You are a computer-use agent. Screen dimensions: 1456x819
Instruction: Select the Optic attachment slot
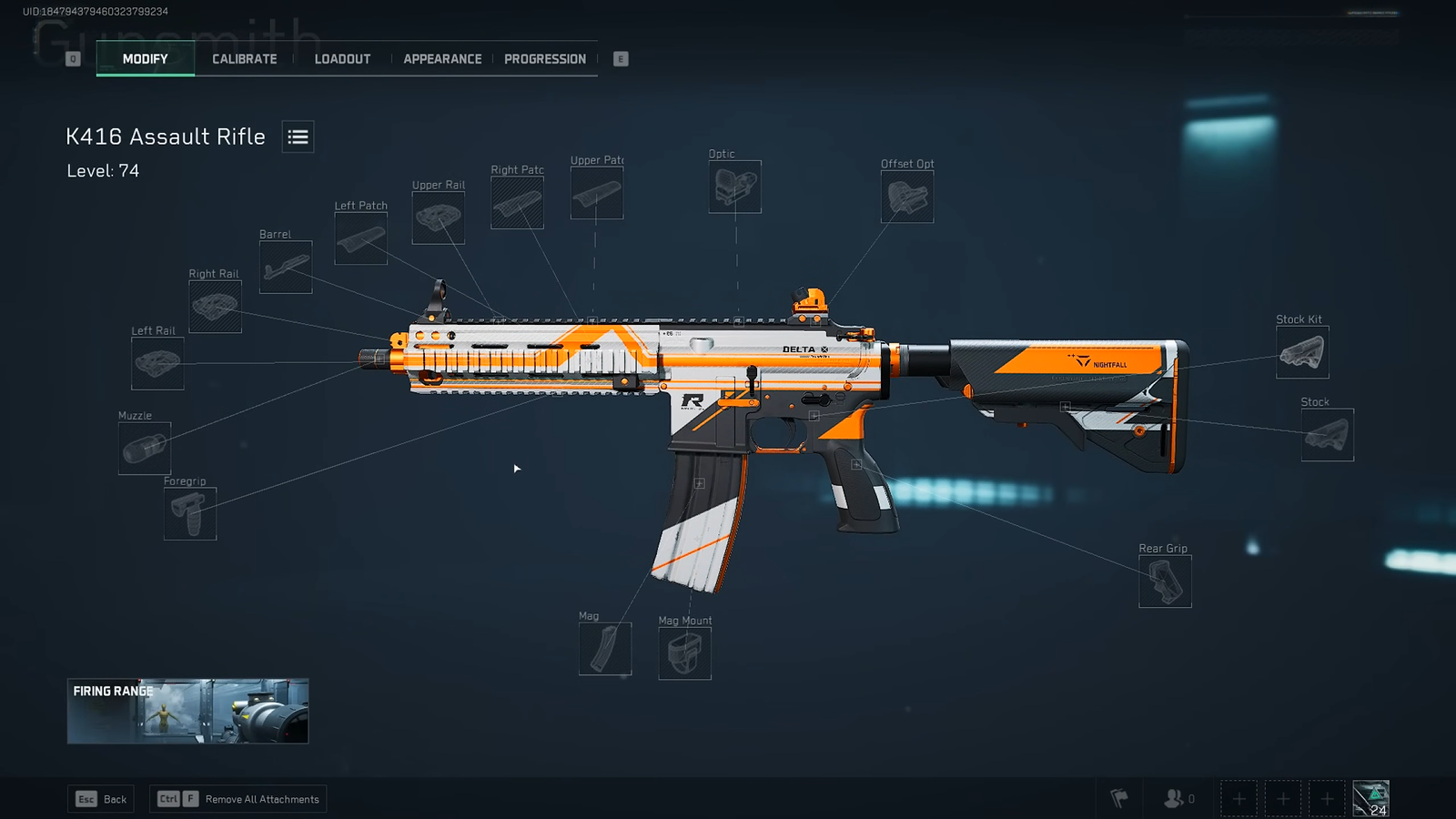(x=734, y=187)
